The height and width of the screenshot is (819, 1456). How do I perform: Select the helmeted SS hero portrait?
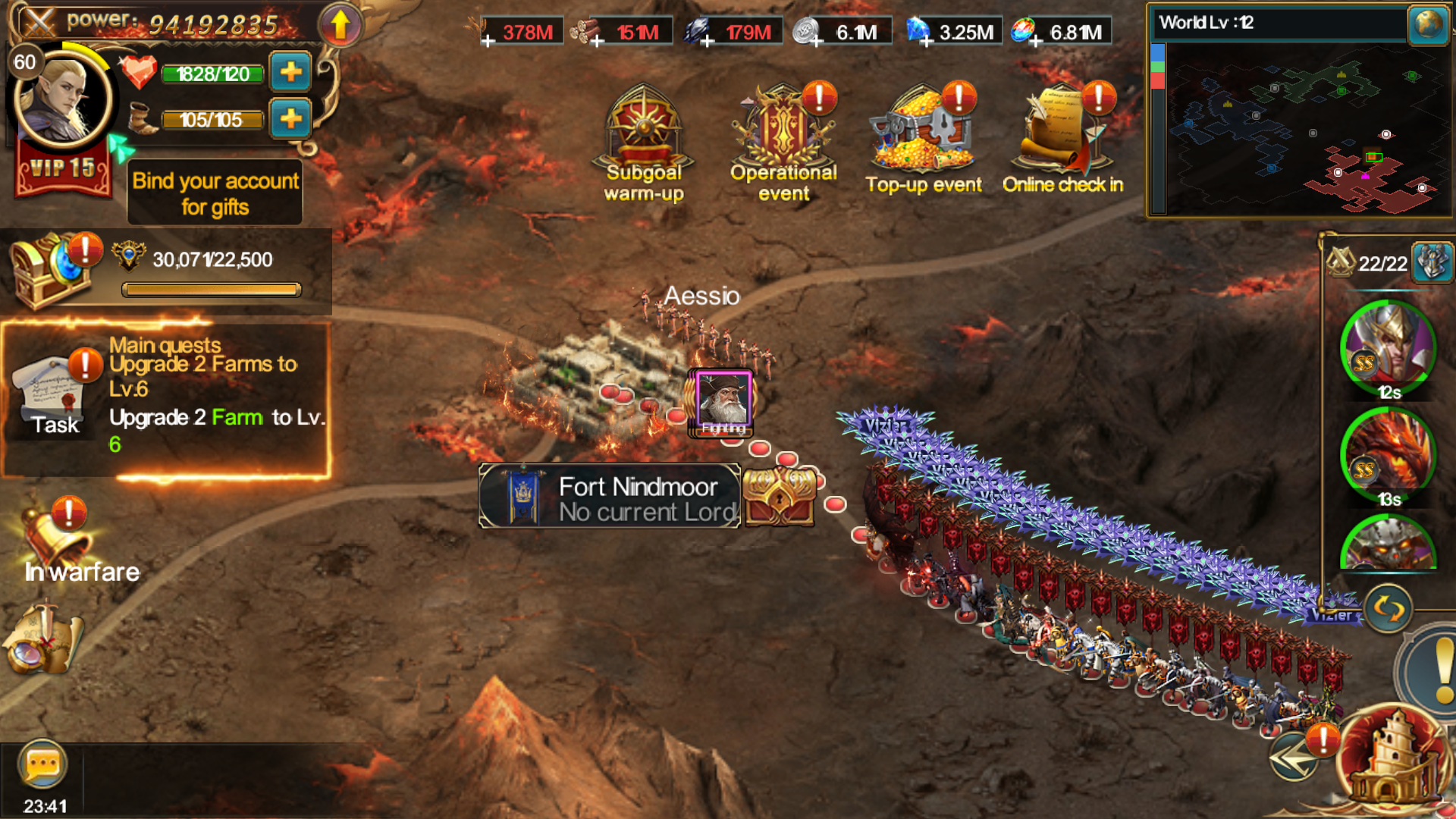1388,349
